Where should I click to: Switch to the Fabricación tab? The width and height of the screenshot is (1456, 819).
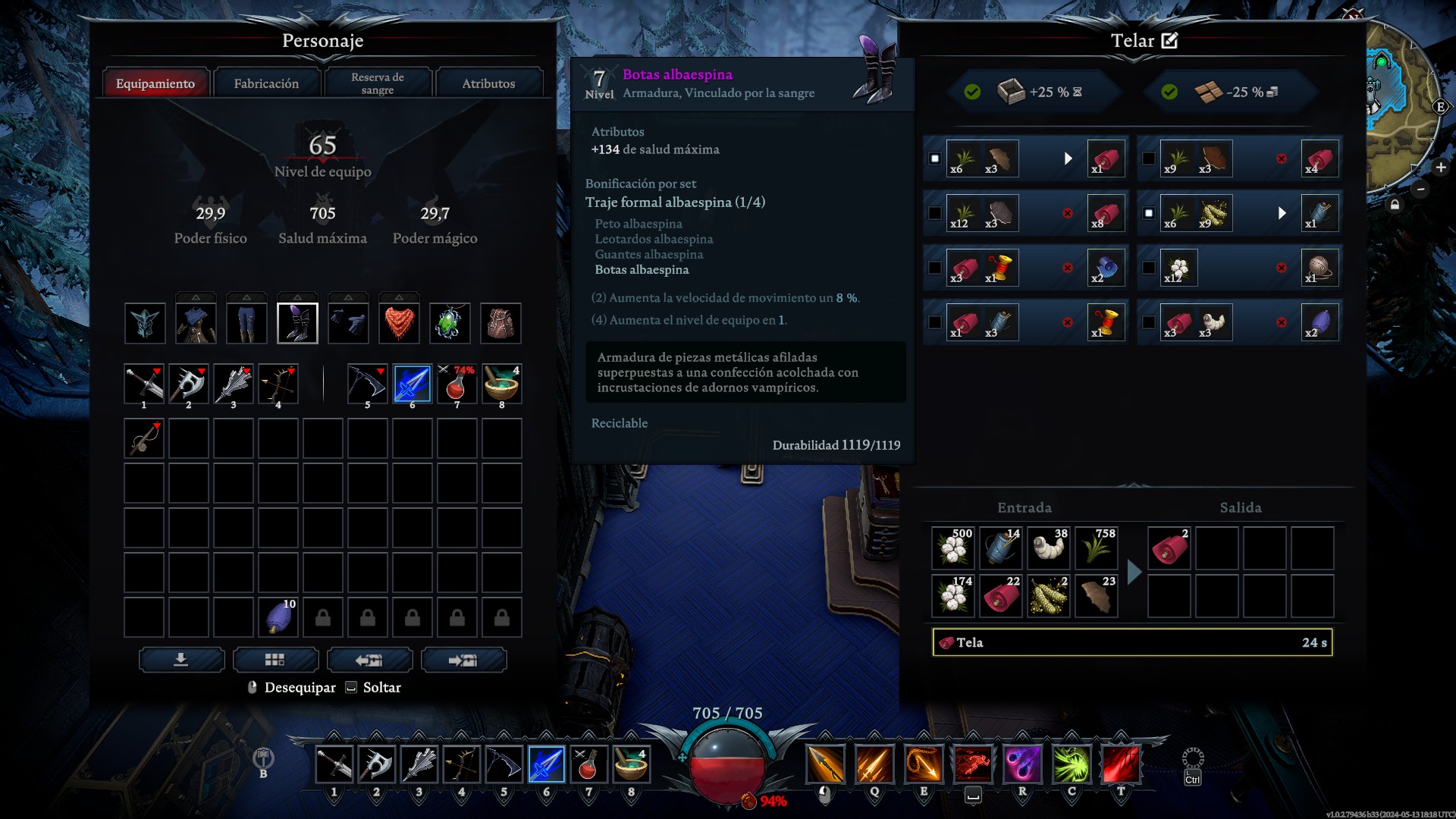266,83
